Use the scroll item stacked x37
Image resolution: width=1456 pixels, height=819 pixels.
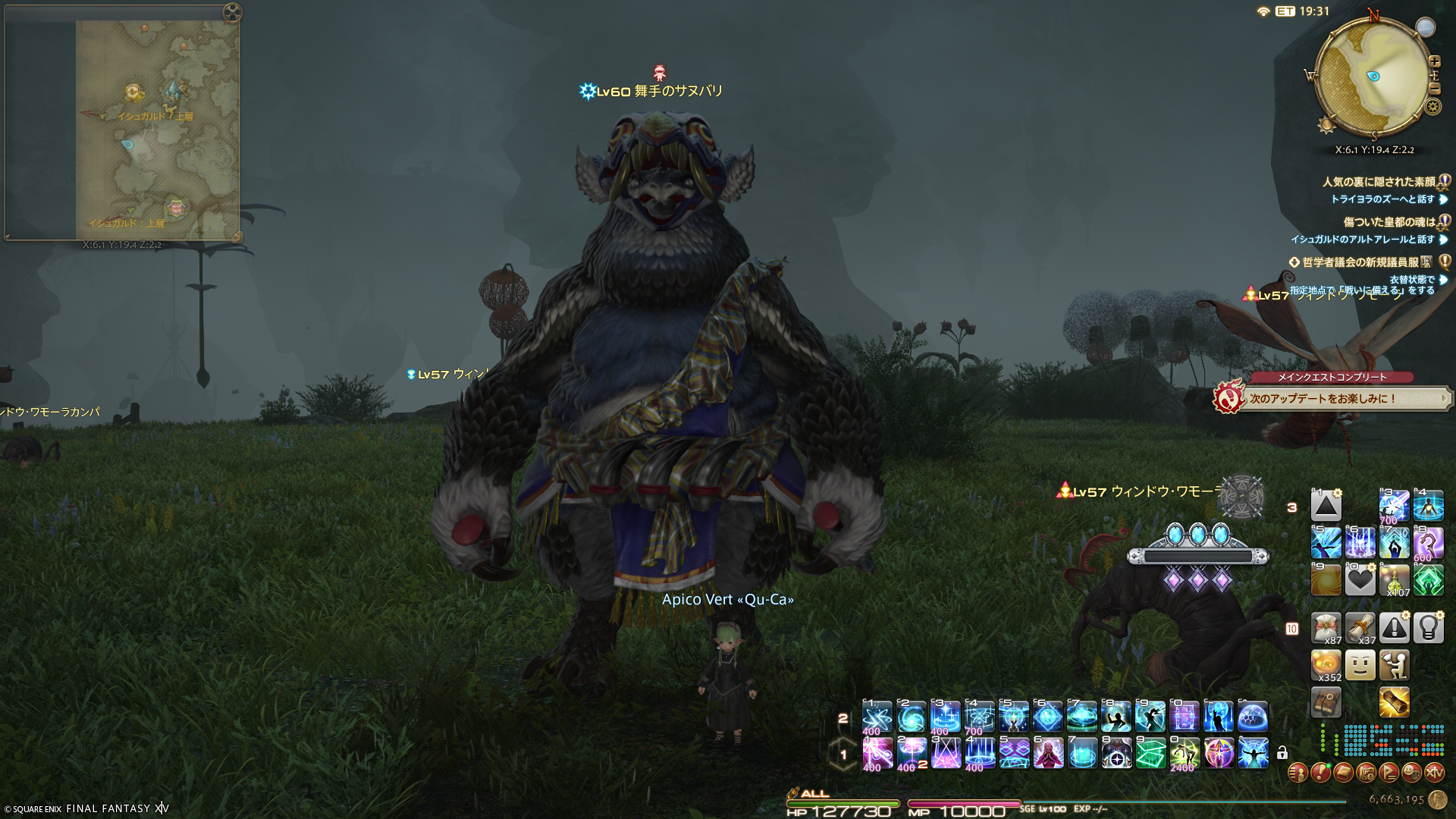[1360, 628]
